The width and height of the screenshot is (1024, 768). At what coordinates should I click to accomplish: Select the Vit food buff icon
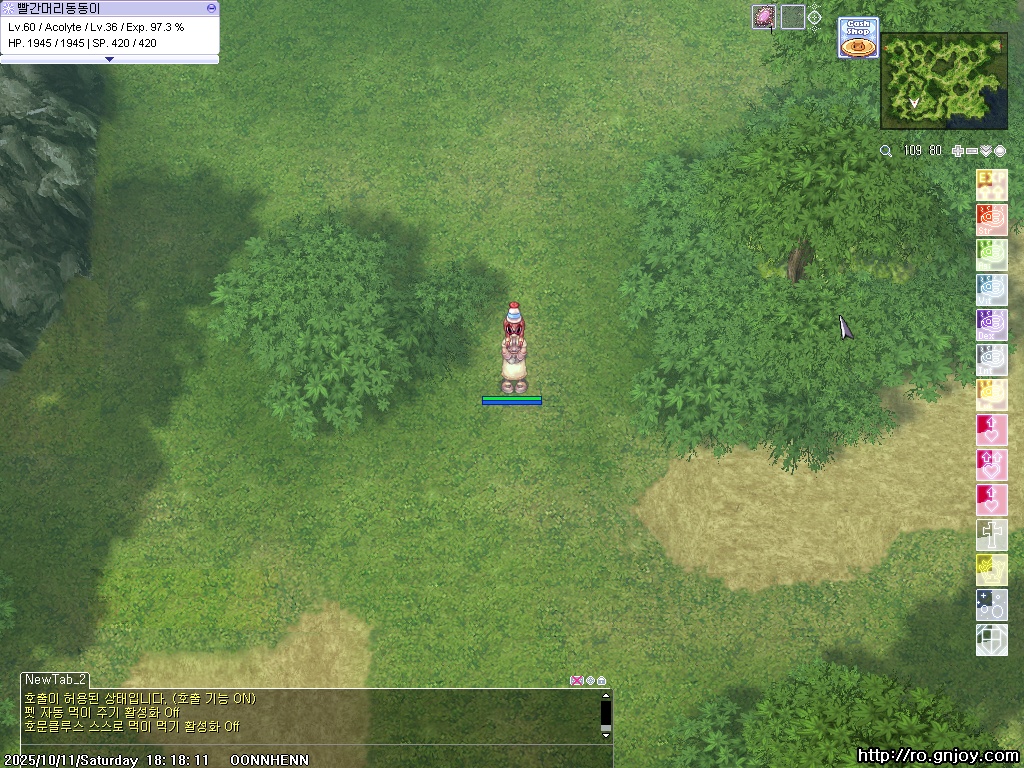[991, 290]
